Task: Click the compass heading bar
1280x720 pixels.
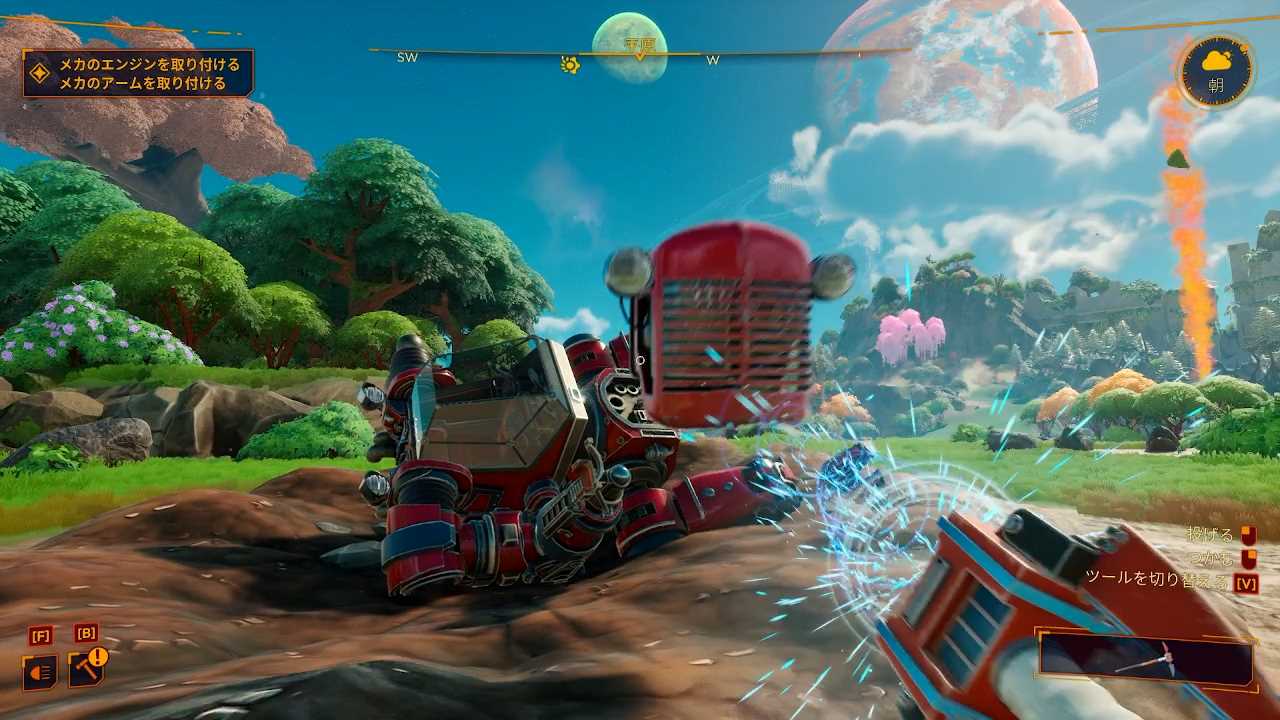Action: click(640, 52)
